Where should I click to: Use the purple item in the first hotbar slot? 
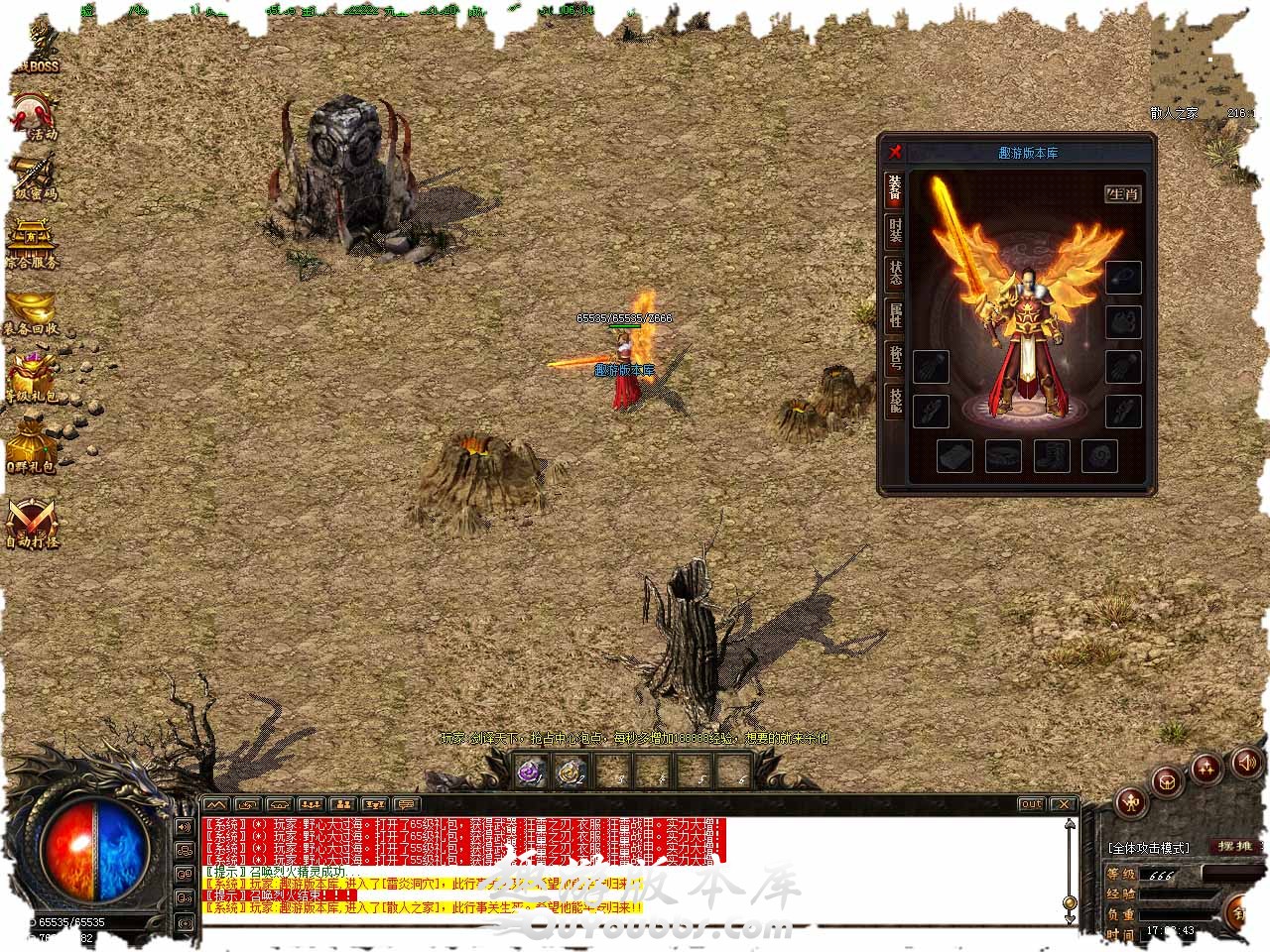coord(530,772)
